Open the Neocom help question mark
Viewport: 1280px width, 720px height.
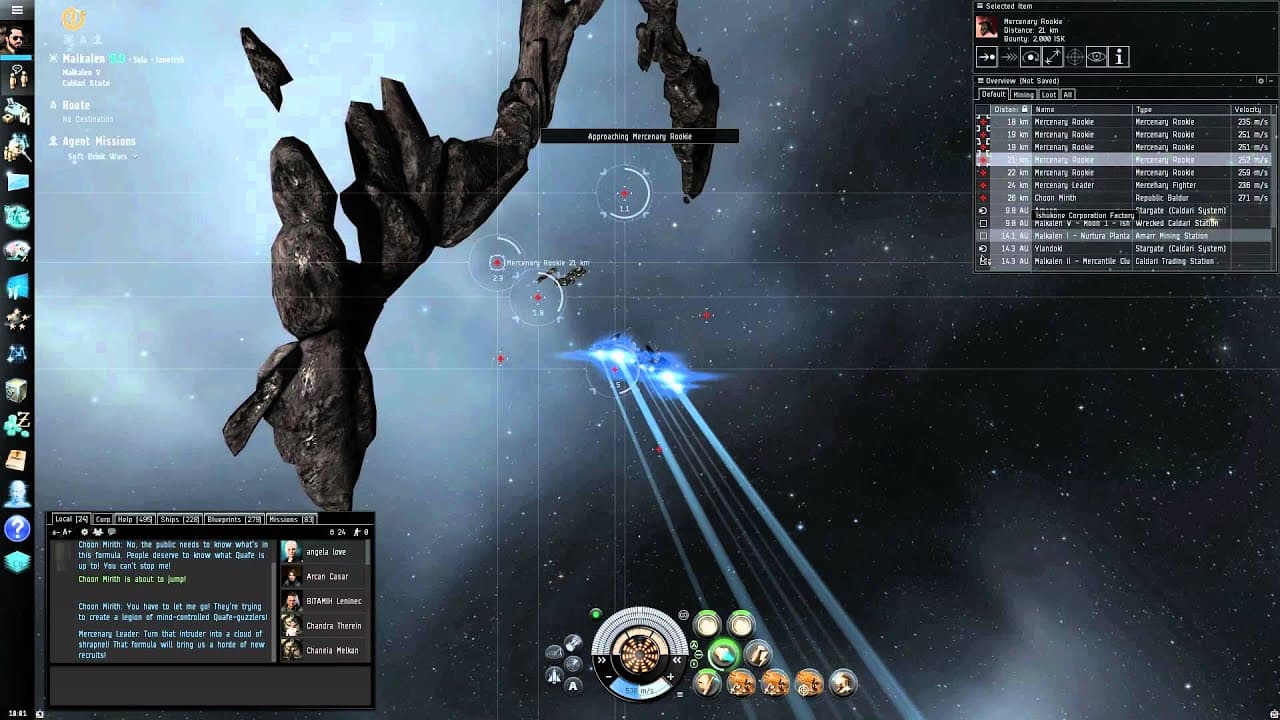point(17,528)
